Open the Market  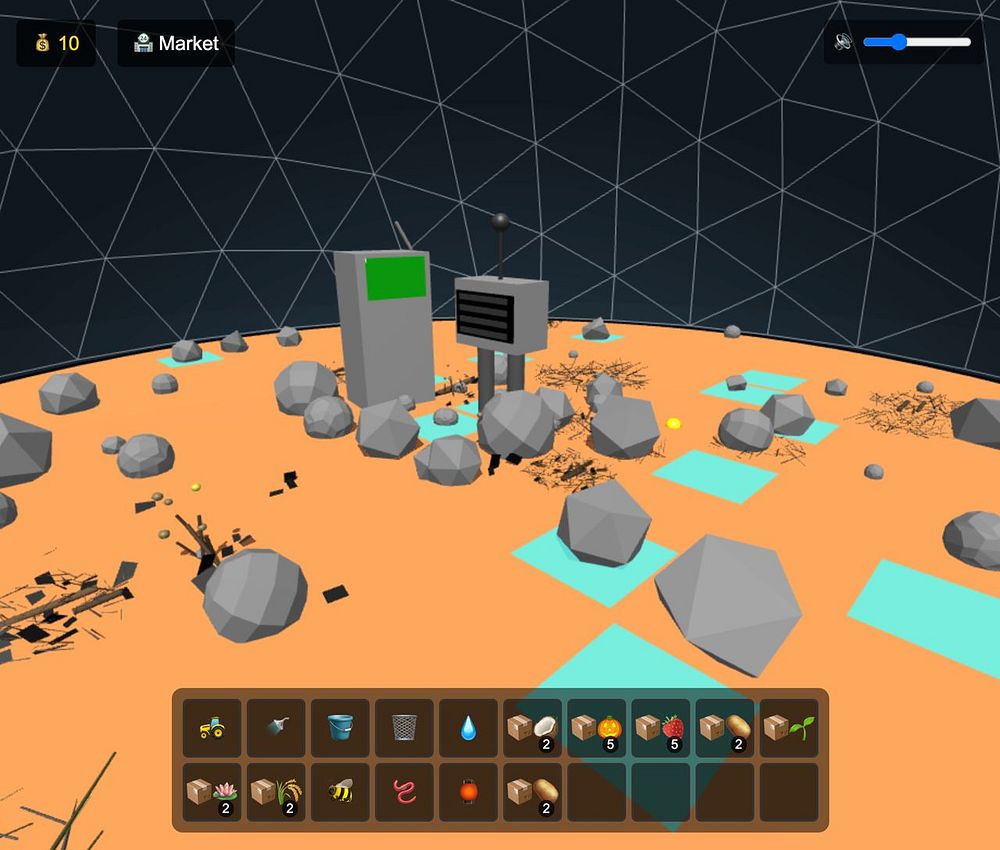tap(176, 43)
